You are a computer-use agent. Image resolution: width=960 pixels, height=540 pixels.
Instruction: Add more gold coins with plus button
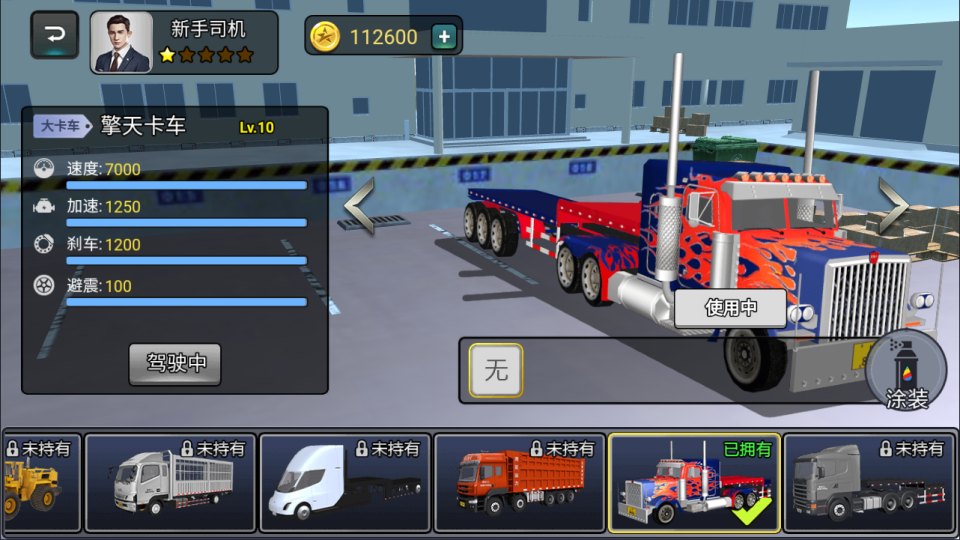click(445, 38)
